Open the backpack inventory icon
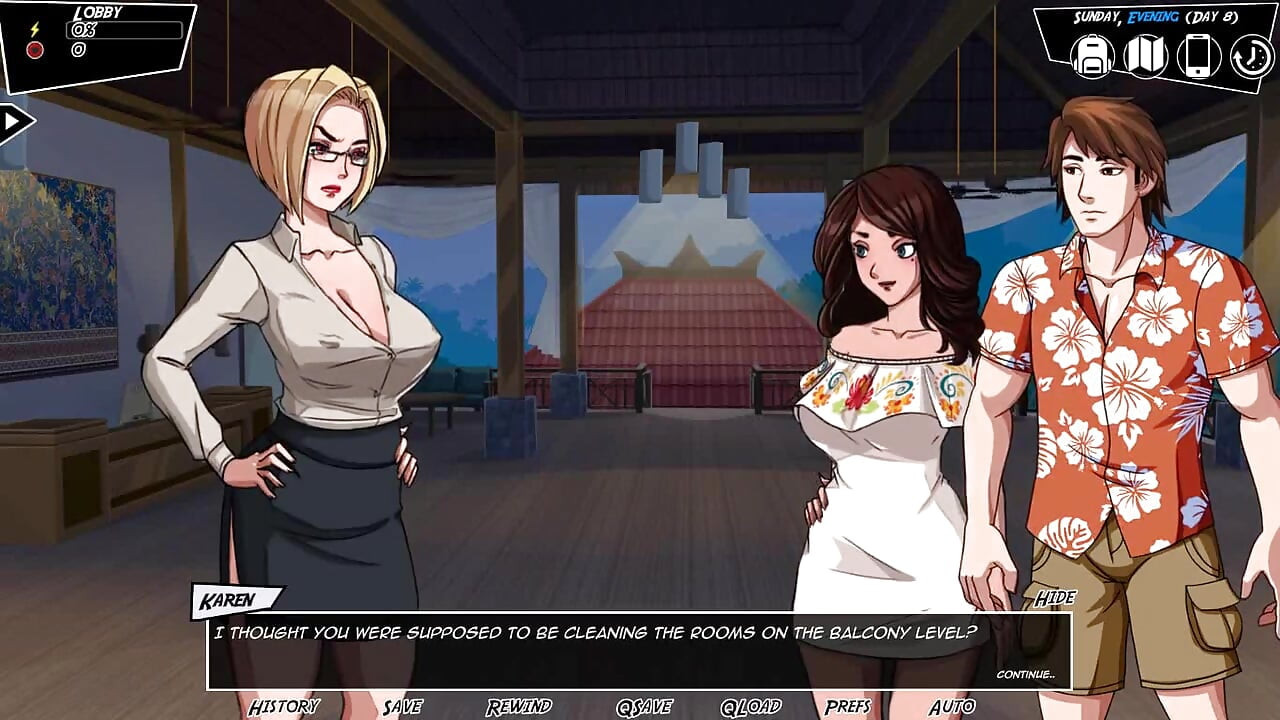This screenshot has width=1280, height=720. click(1092, 57)
